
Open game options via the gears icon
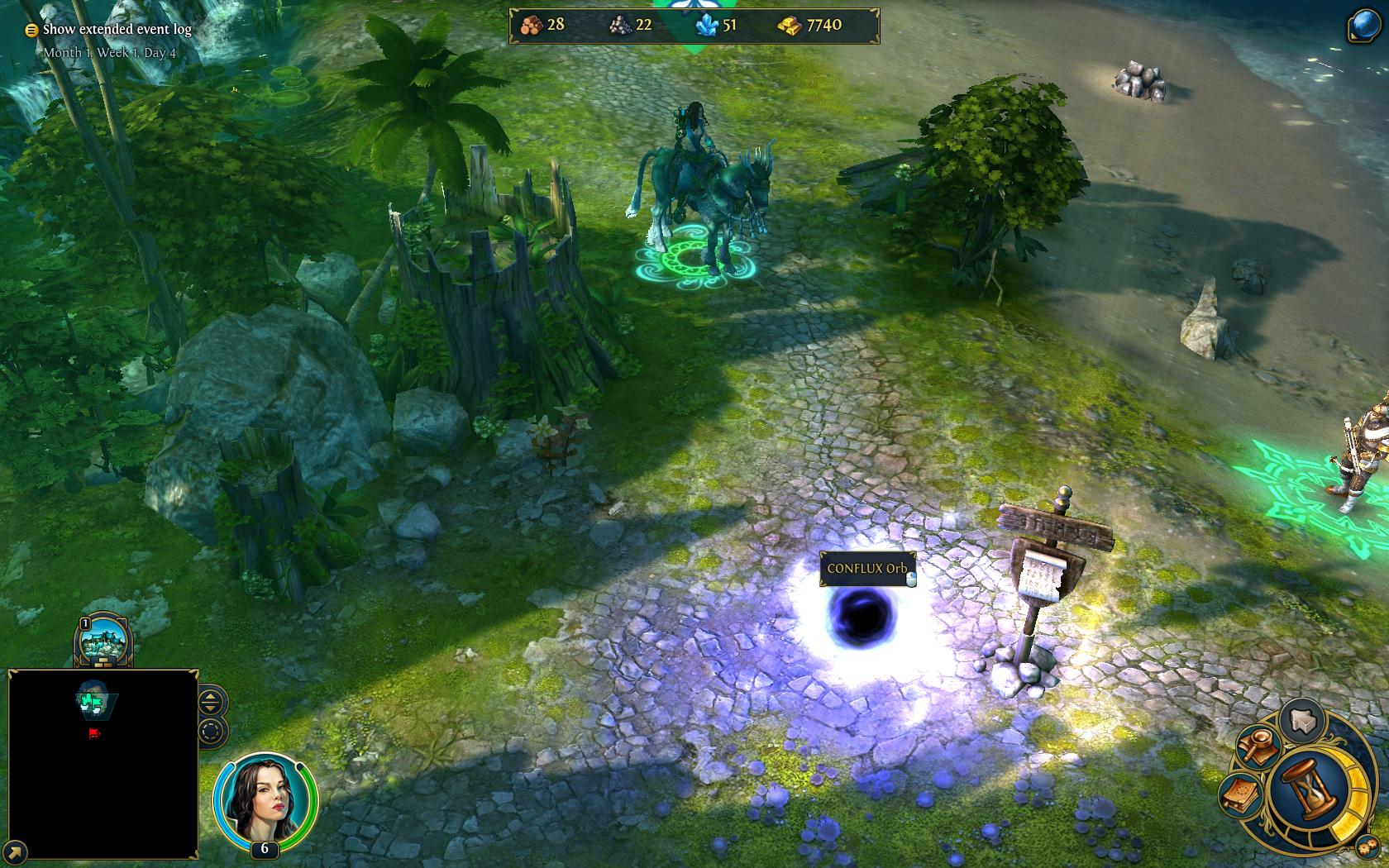click(x=1364, y=846)
